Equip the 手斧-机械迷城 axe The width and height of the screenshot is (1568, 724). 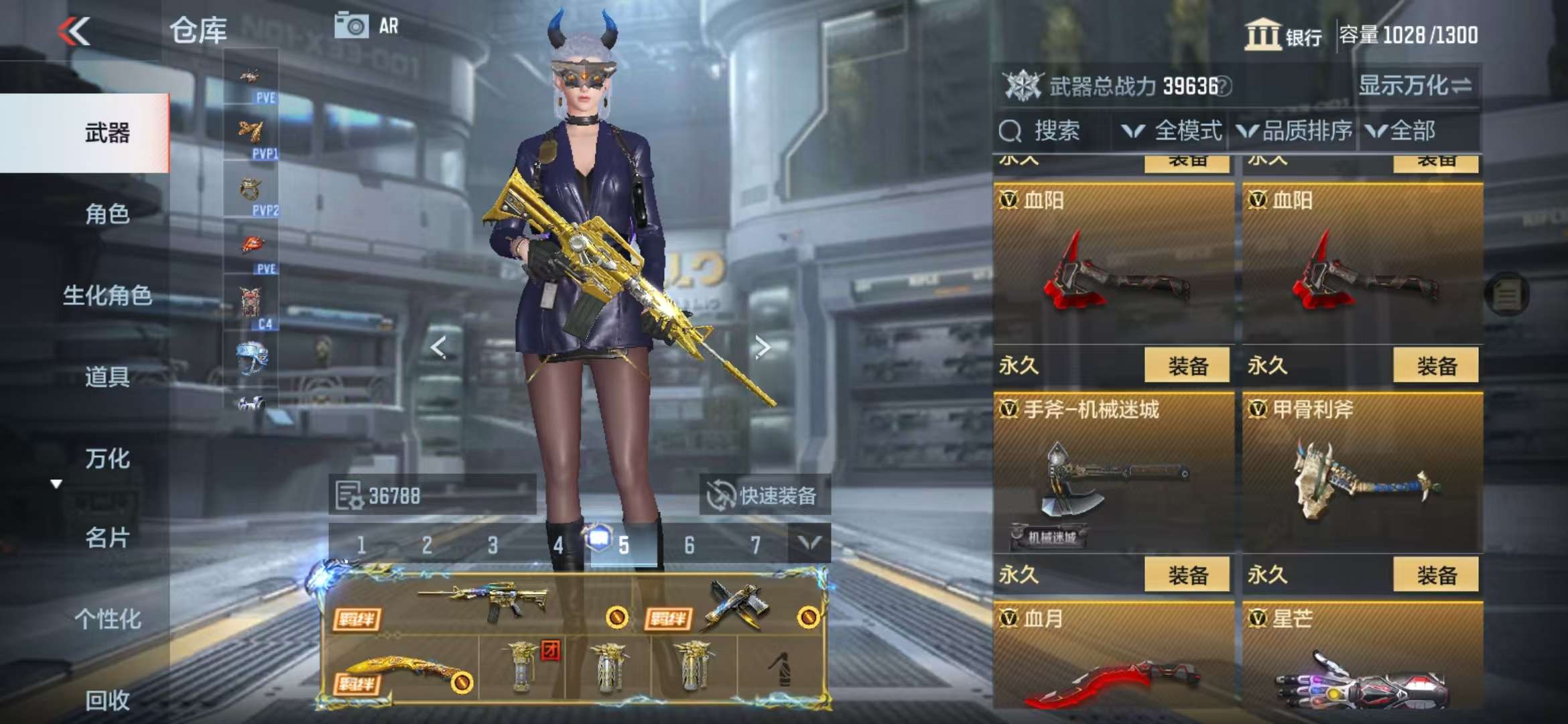coord(1187,575)
